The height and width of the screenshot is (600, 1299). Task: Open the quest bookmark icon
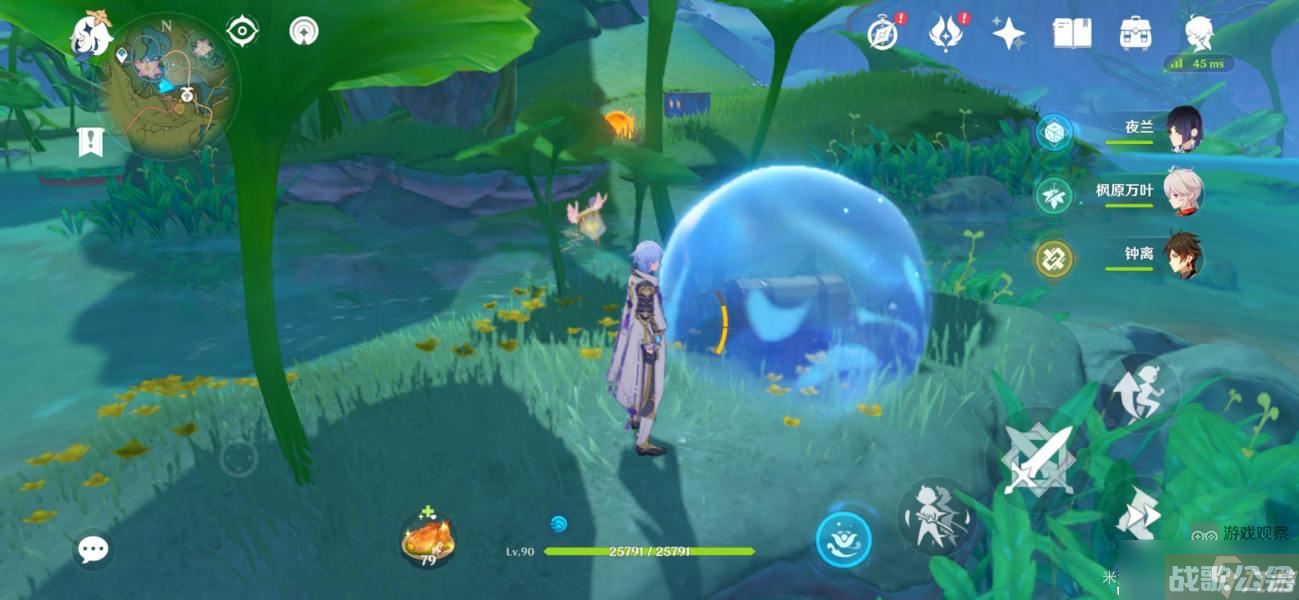click(x=90, y=142)
